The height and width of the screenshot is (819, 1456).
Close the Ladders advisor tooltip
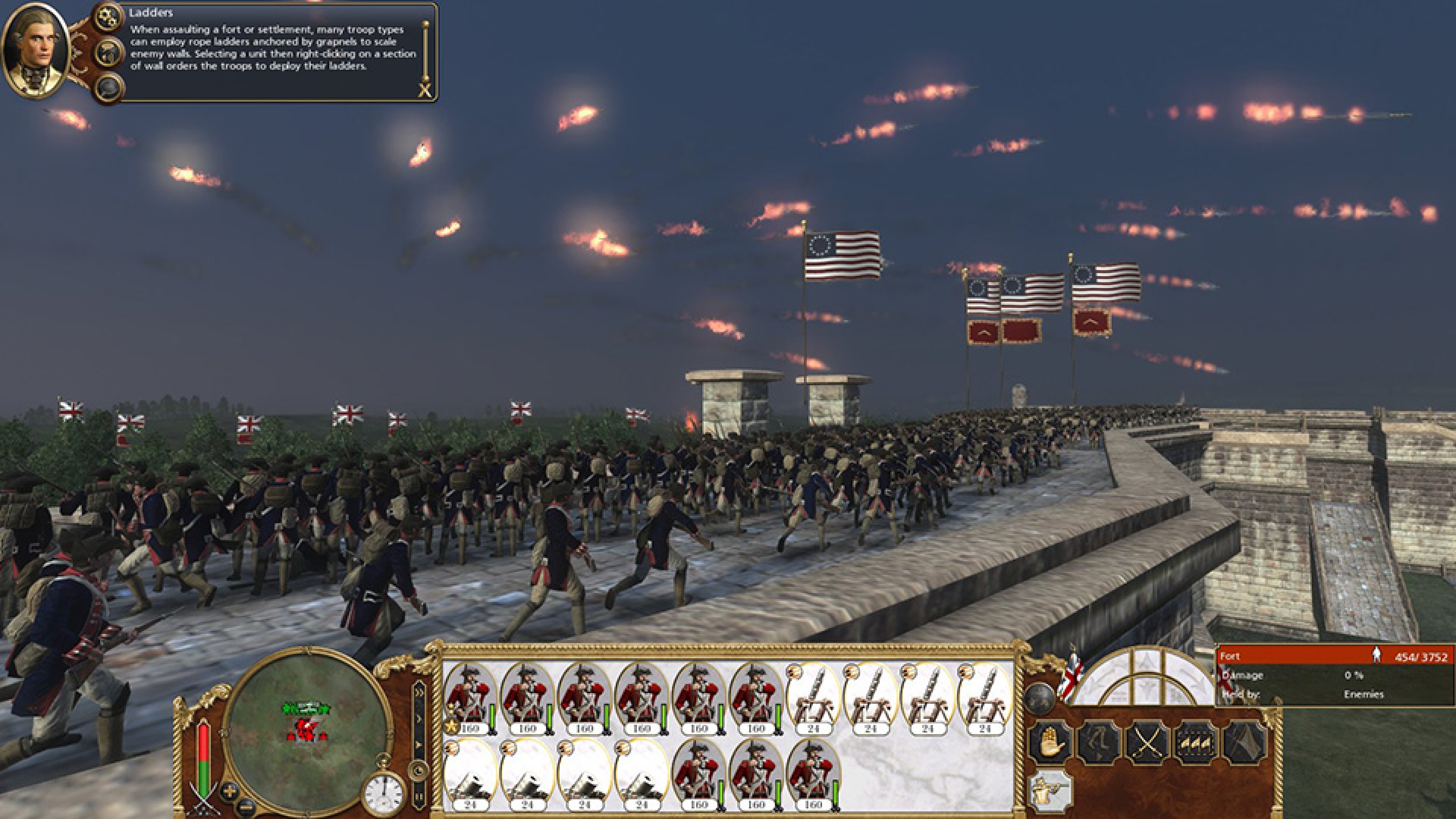[x=425, y=91]
